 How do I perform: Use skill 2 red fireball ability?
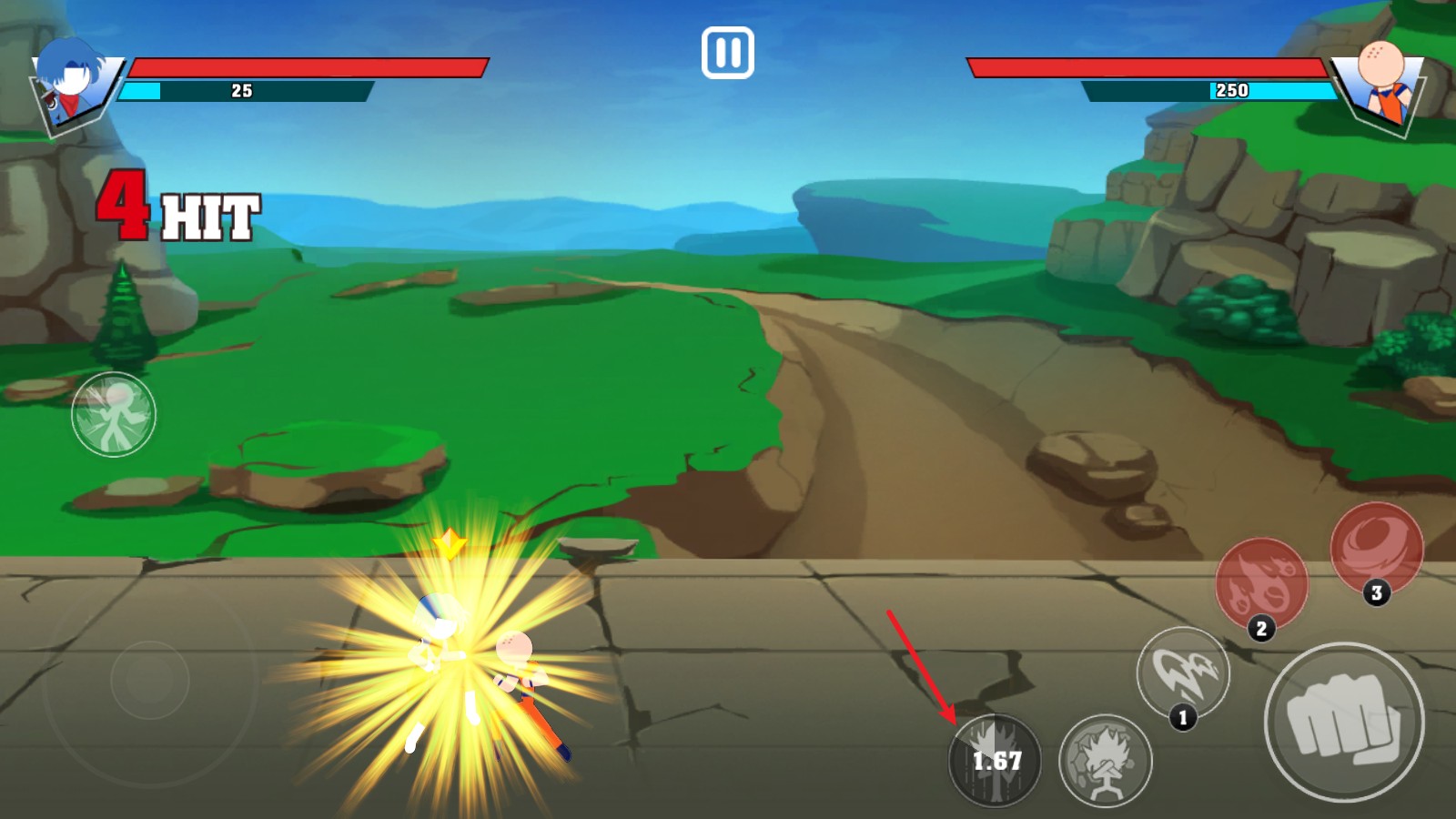point(1260,583)
